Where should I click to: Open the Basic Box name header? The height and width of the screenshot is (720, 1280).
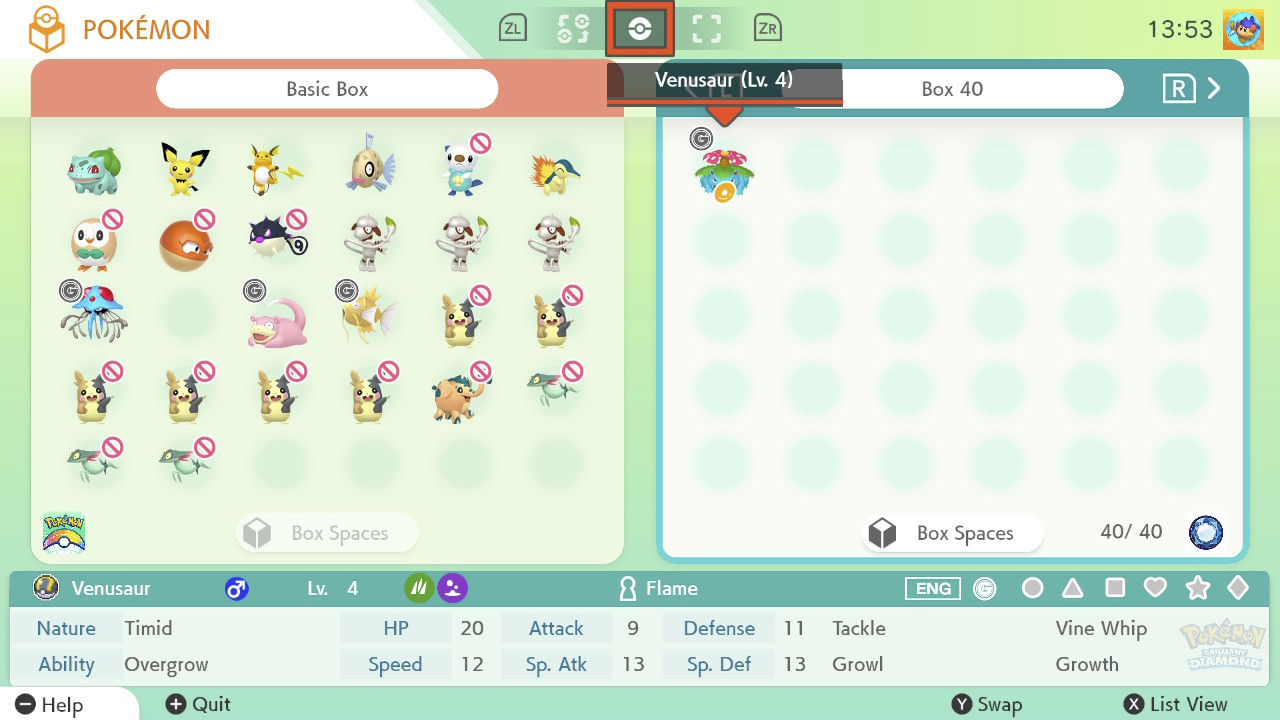click(327, 89)
